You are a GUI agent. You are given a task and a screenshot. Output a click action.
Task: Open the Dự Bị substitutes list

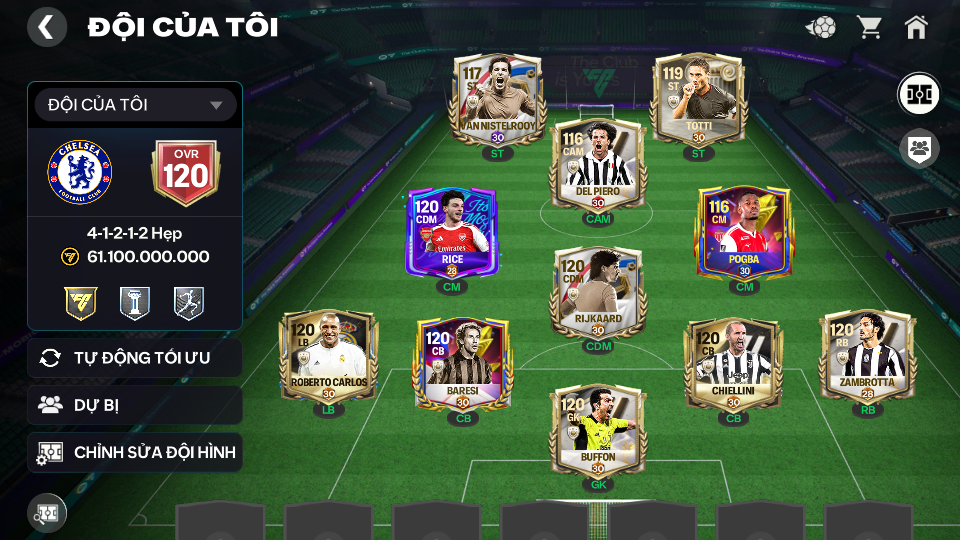(x=135, y=405)
